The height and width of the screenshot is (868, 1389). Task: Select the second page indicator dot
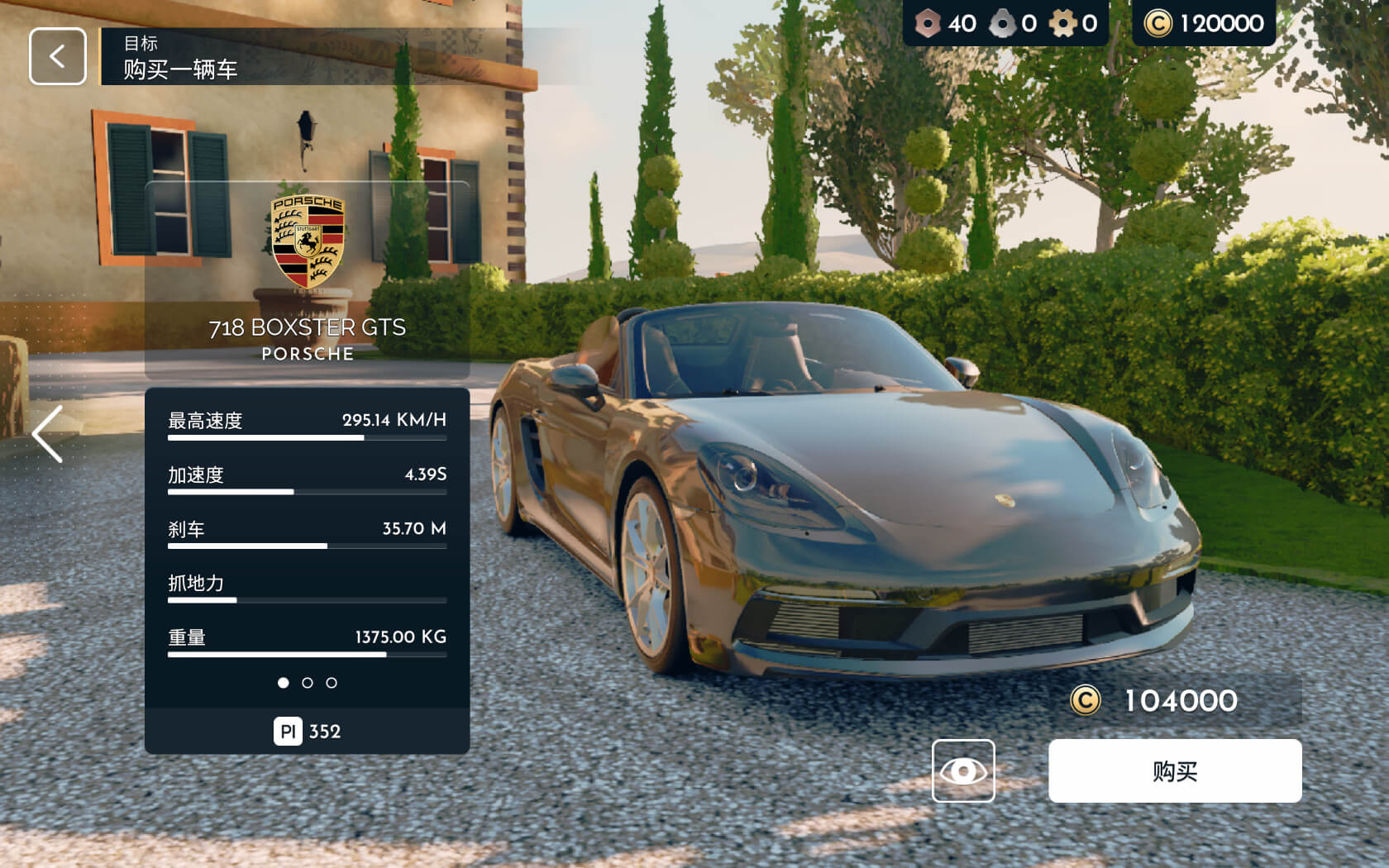click(308, 683)
